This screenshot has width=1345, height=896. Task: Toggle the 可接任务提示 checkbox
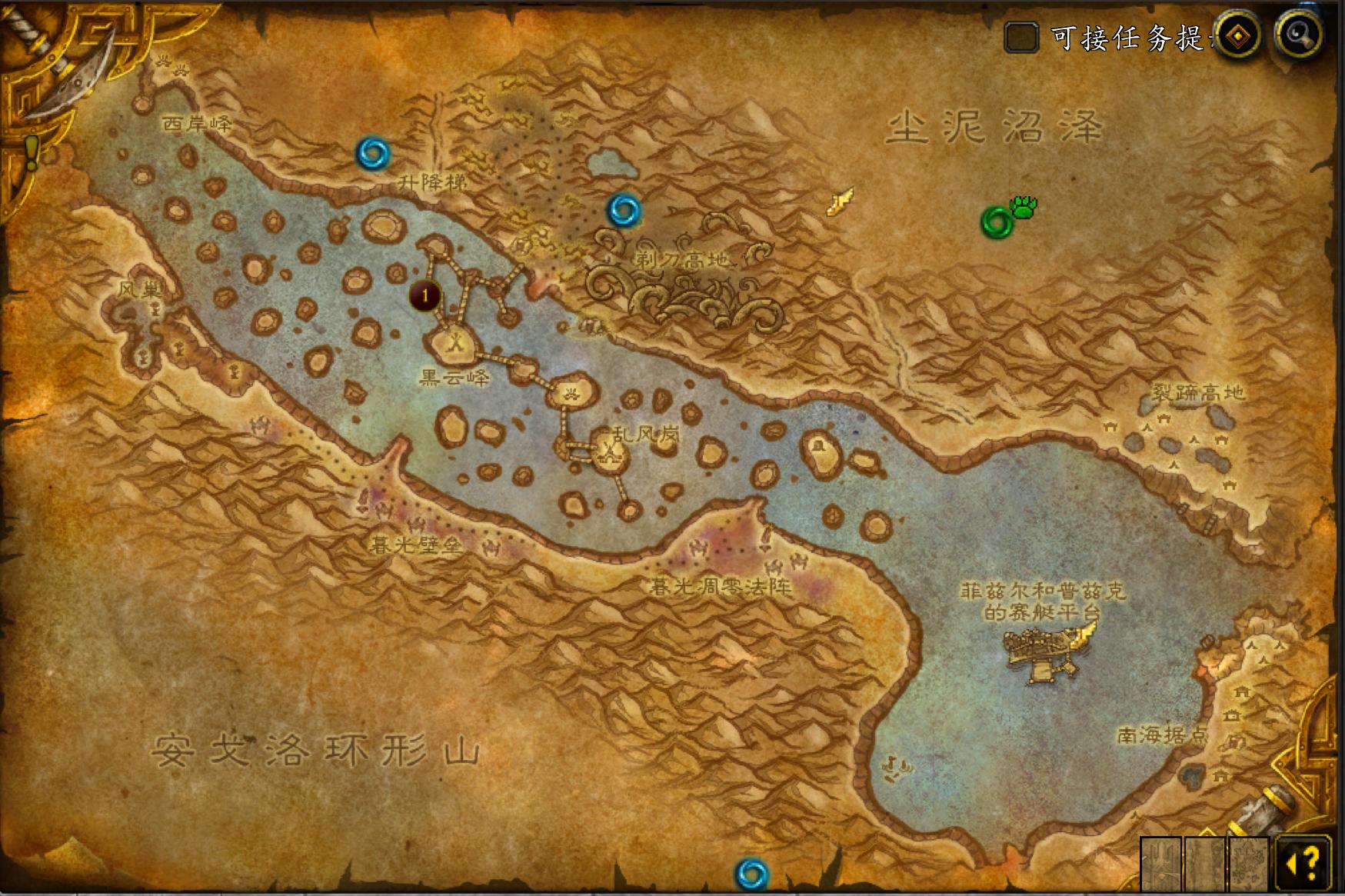point(1021,37)
